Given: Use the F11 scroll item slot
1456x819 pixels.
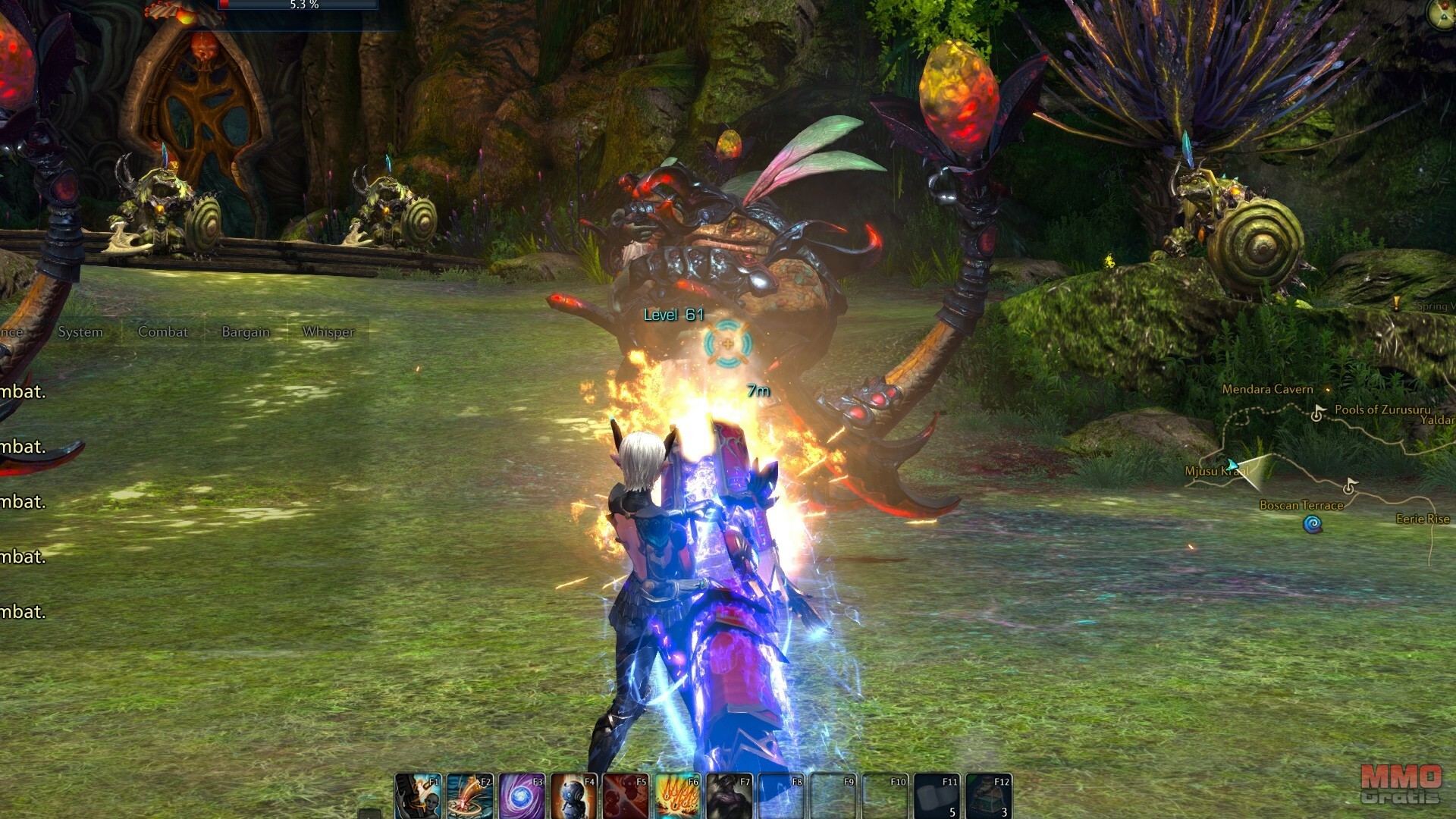Looking at the screenshot, I should [x=937, y=796].
